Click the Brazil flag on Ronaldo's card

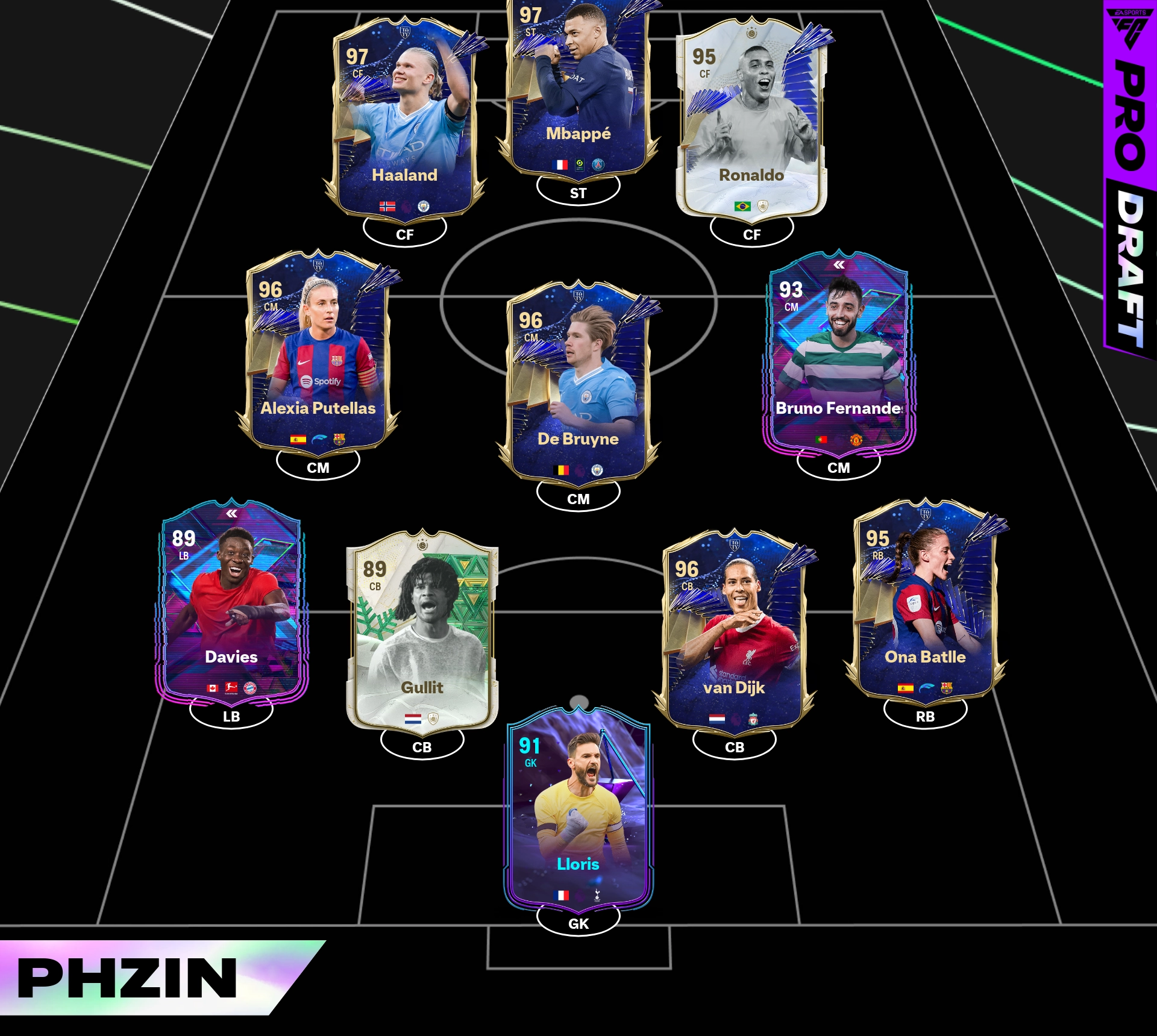coord(743,207)
